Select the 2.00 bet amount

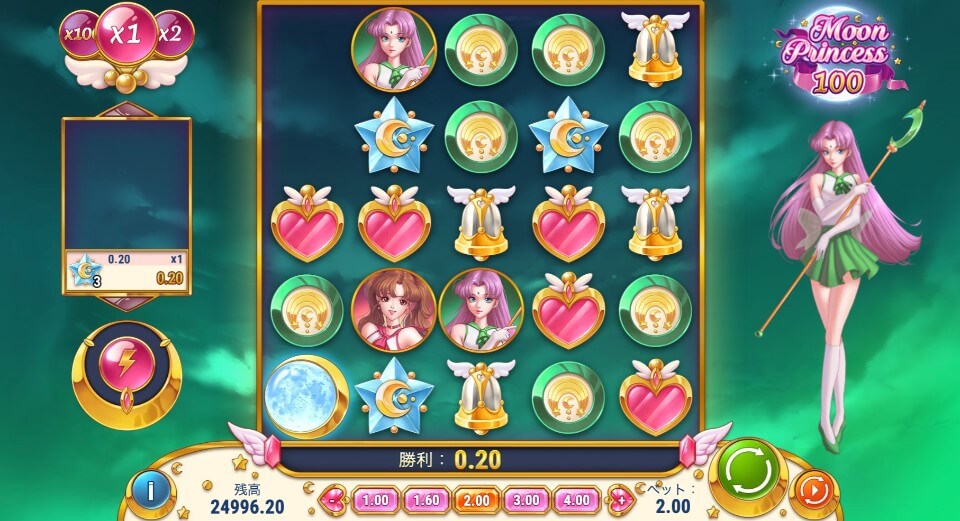coord(475,499)
